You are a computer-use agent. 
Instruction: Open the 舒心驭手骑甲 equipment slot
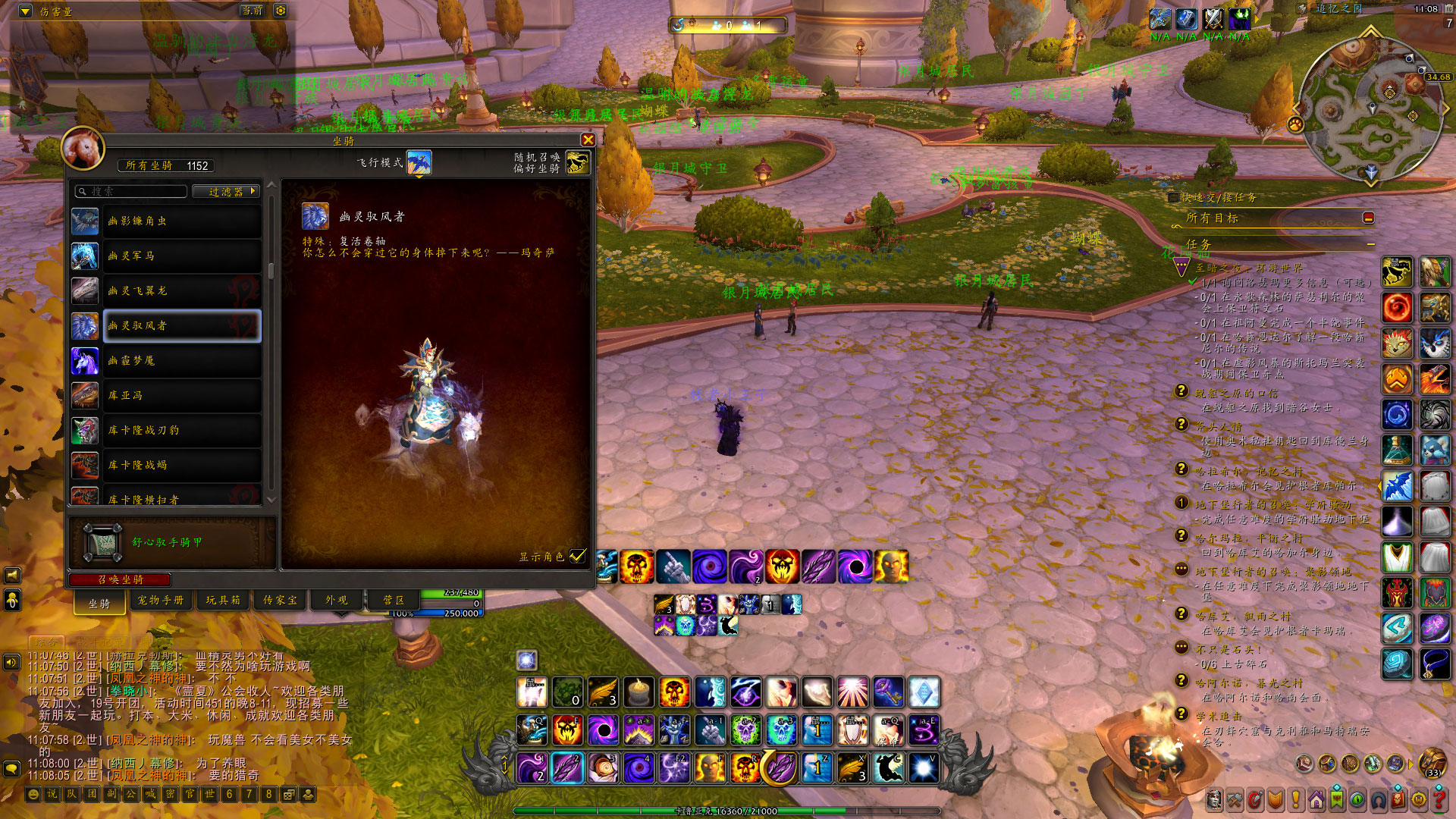[102, 542]
